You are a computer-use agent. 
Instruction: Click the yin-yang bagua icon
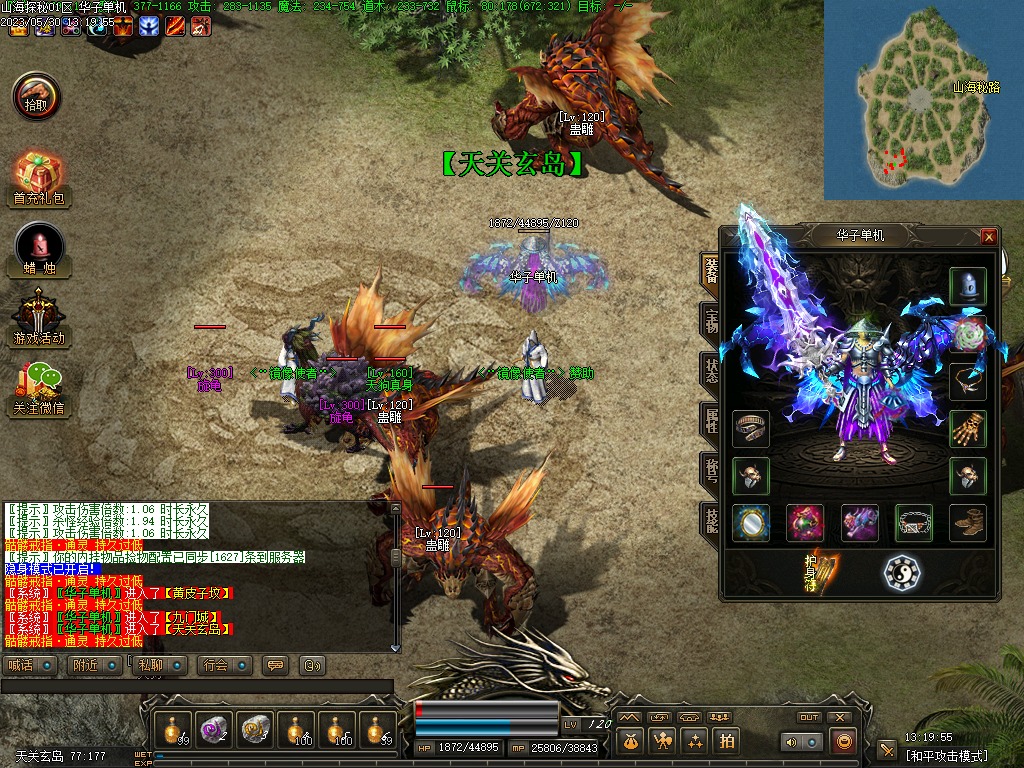tap(902, 572)
